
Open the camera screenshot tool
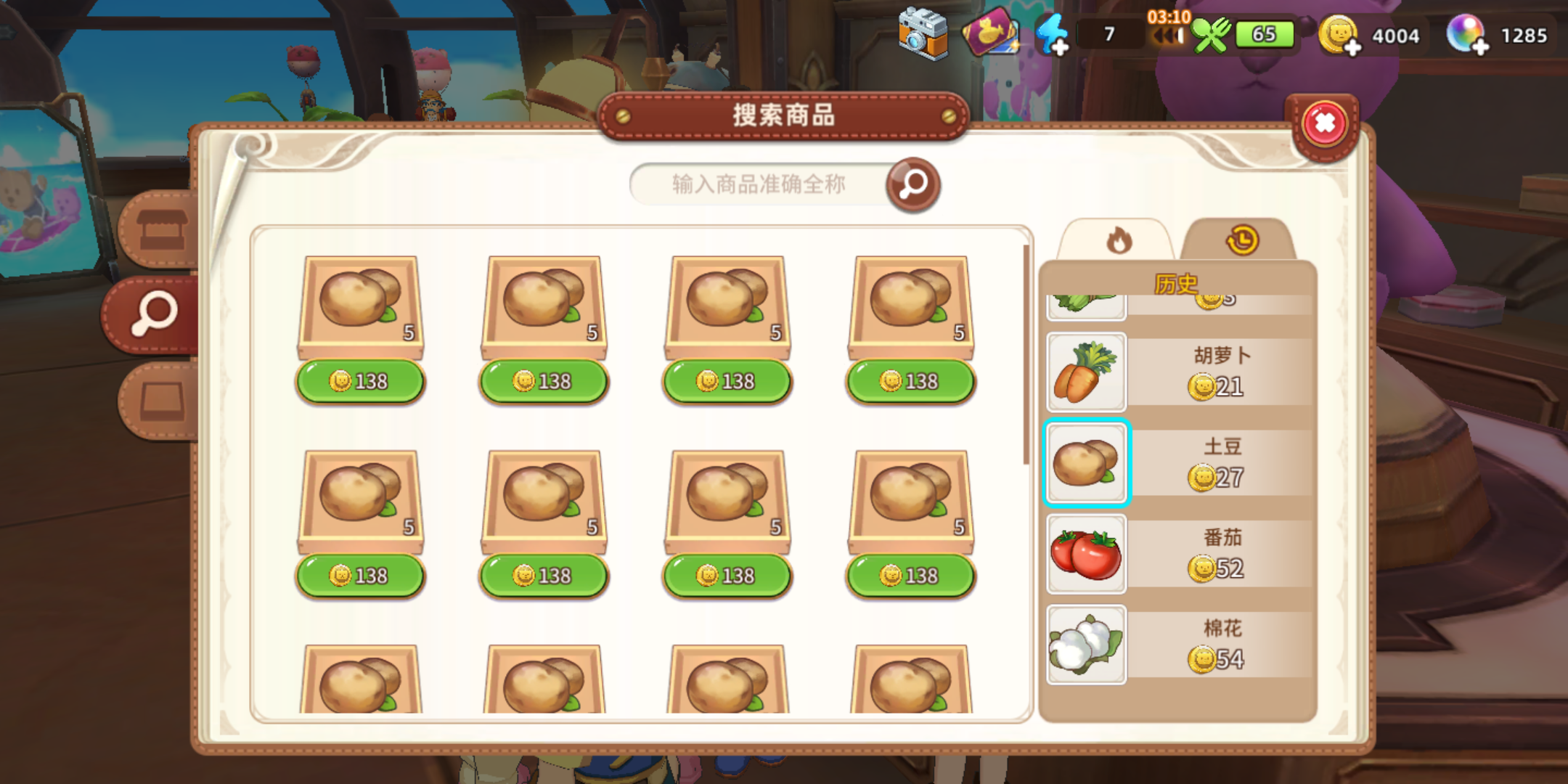(x=923, y=32)
